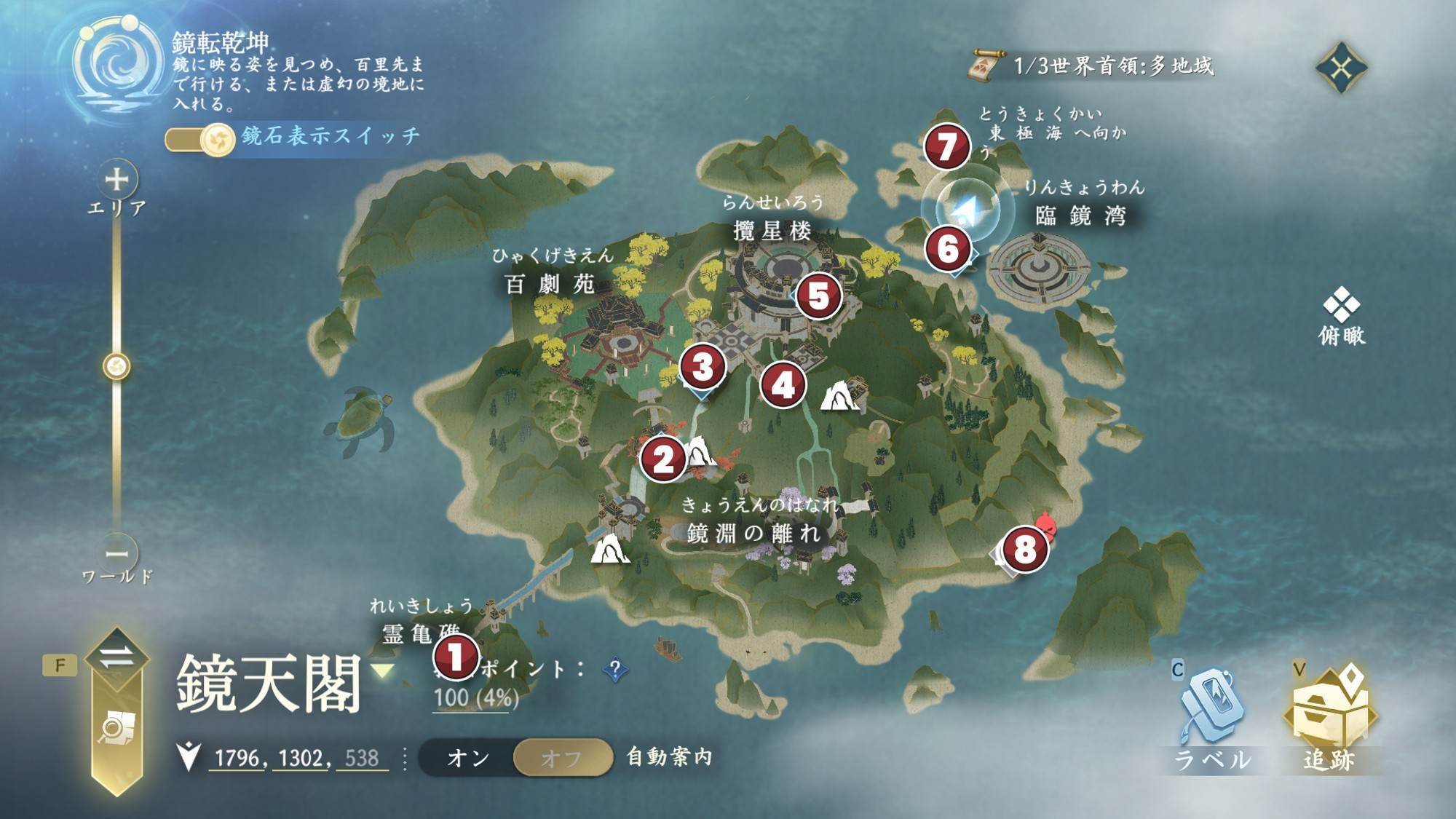
Task: Toggle the 鏡石表示スイッチ switch
Action: [x=199, y=138]
